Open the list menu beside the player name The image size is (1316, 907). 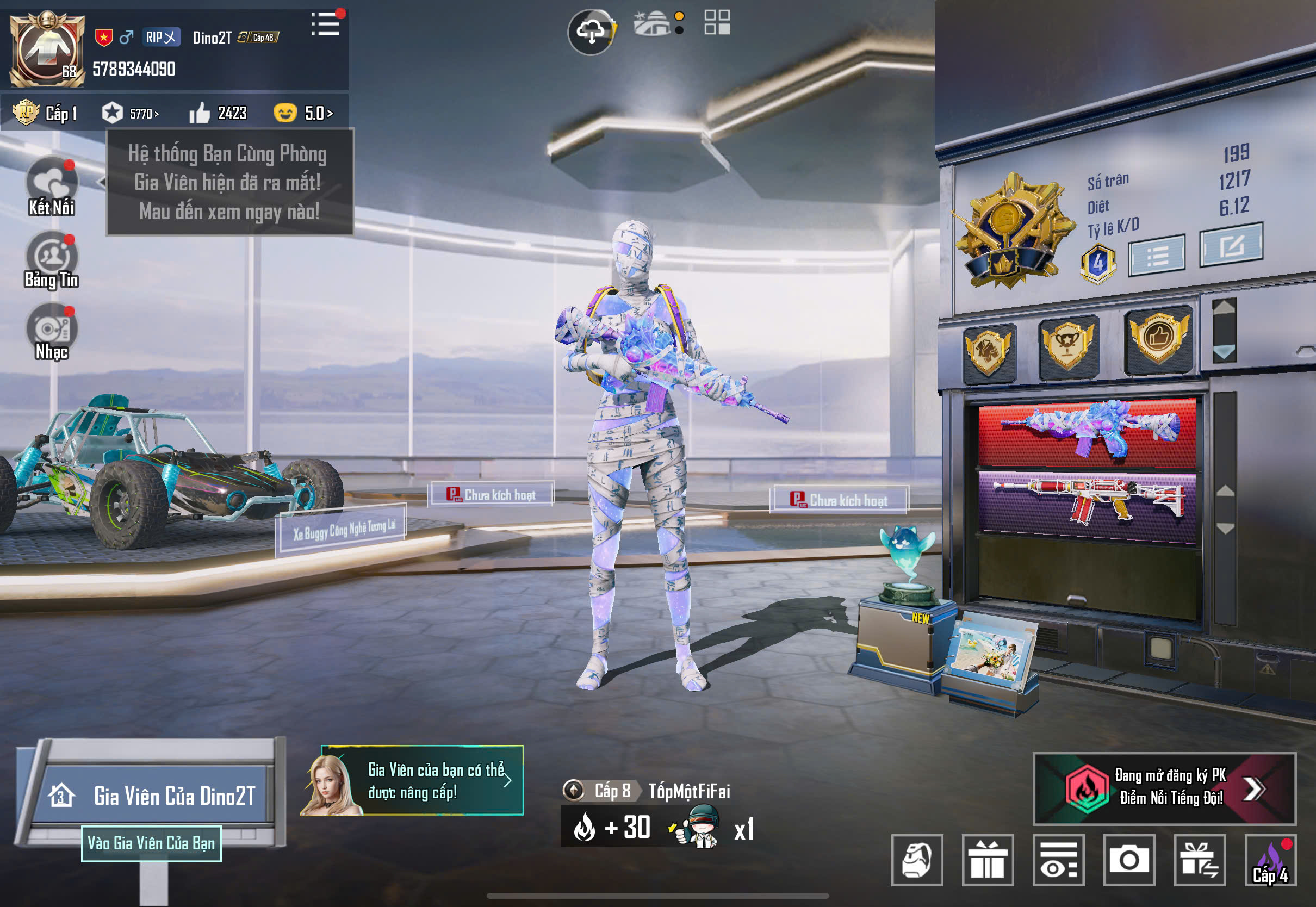point(326,24)
